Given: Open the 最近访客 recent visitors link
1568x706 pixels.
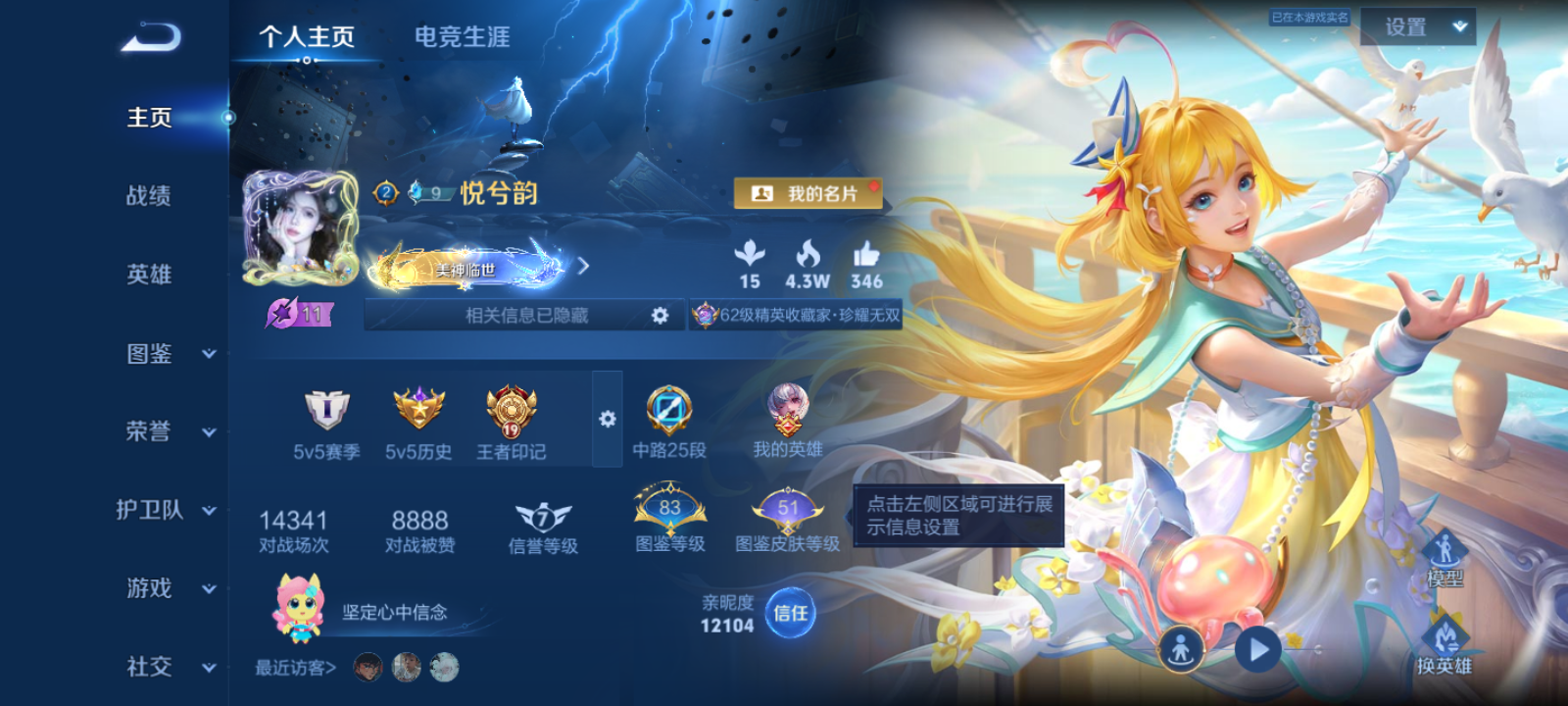Looking at the screenshot, I should (x=294, y=667).
